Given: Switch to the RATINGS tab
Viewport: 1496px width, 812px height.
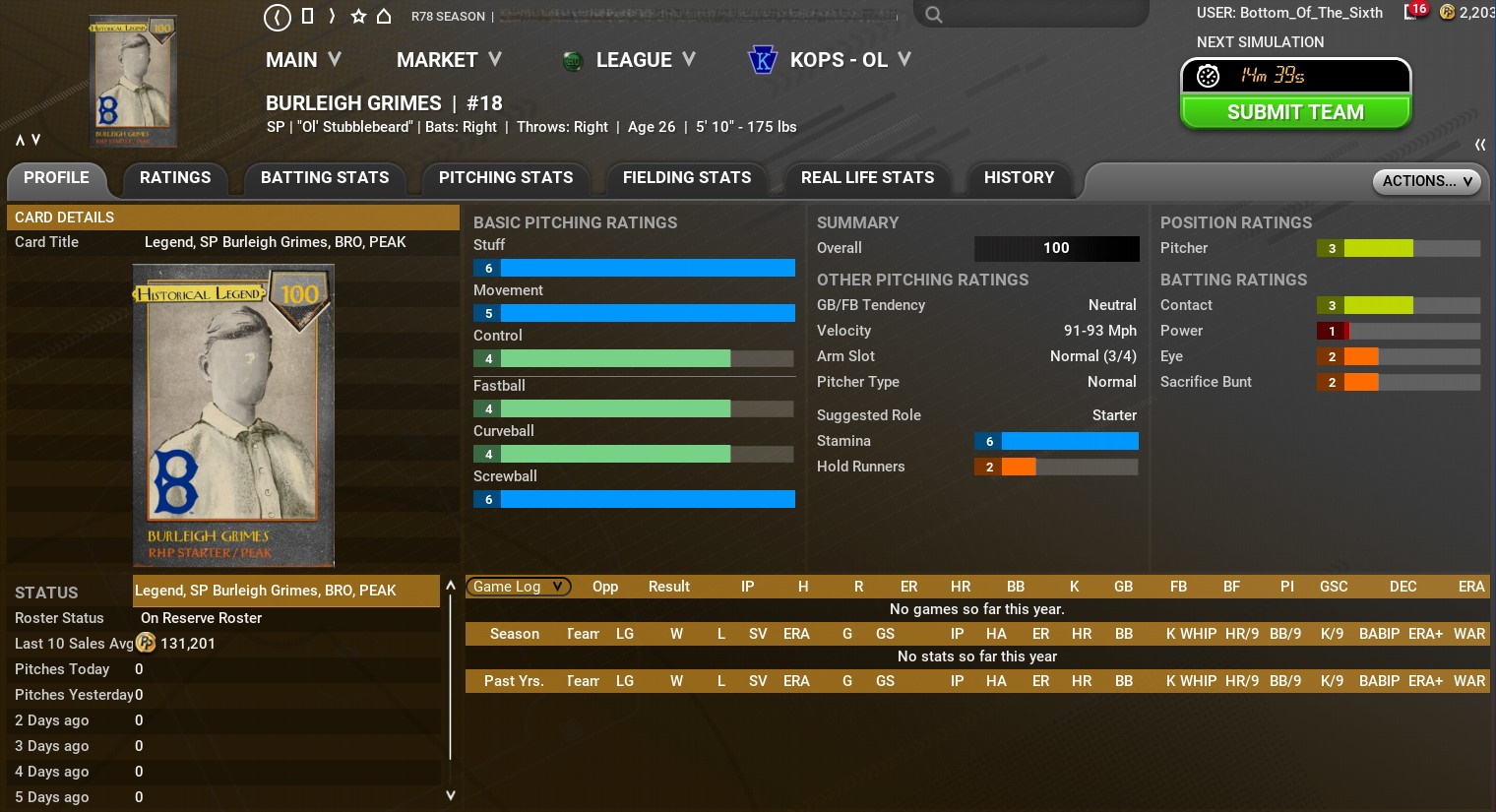Looking at the screenshot, I should pos(175,178).
